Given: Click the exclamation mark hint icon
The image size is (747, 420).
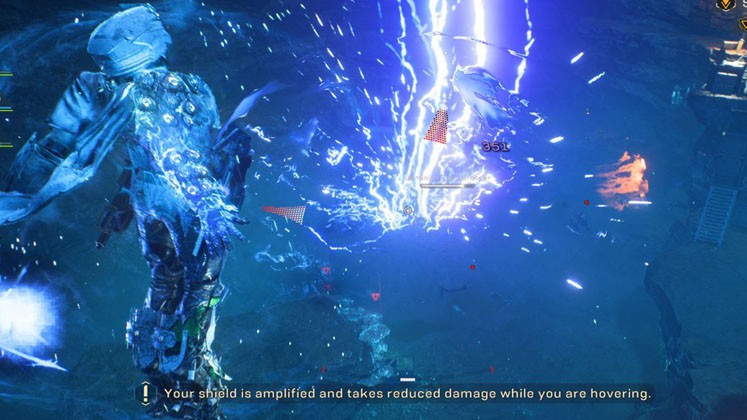Looking at the screenshot, I should coord(145,394).
